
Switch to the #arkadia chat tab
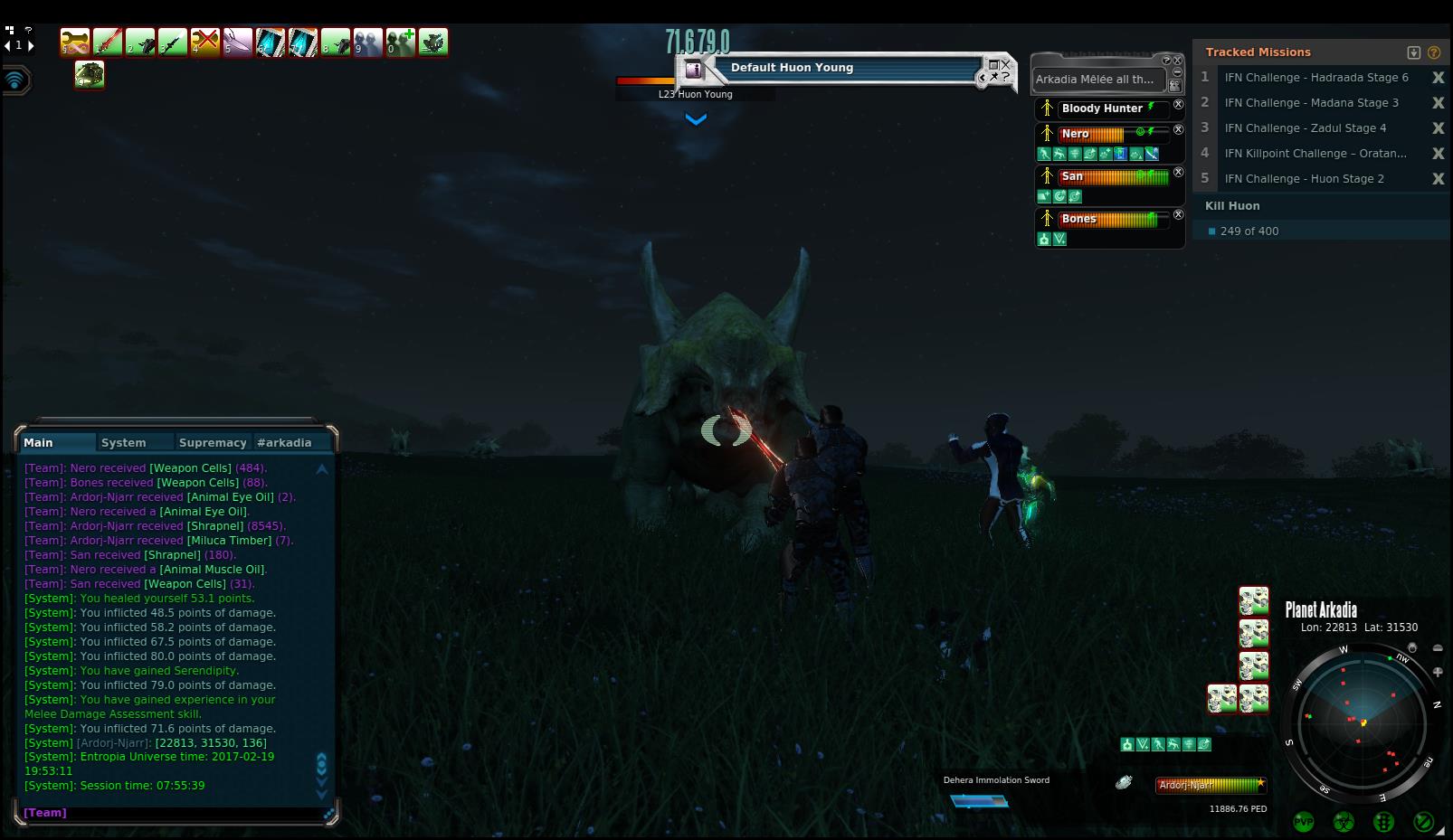(284, 442)
